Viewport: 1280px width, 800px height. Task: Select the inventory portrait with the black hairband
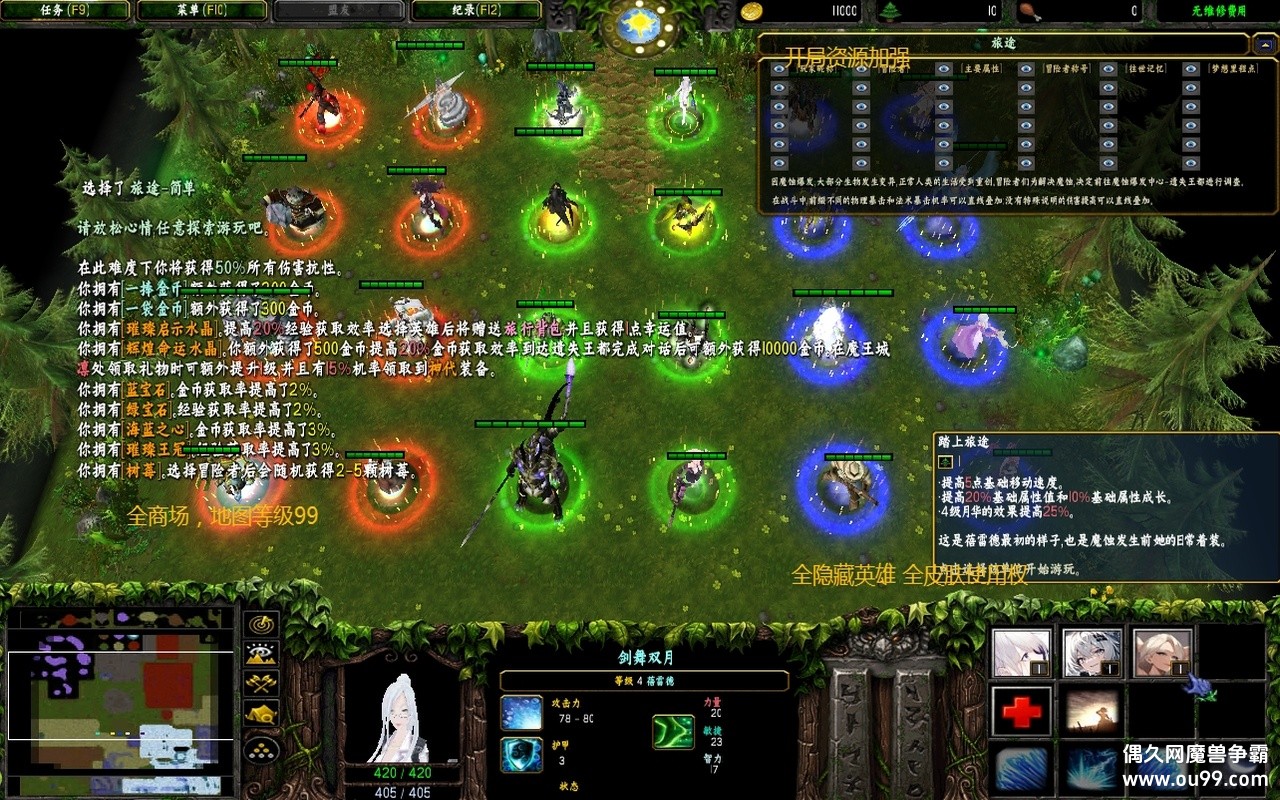[x=1092, y=653]
